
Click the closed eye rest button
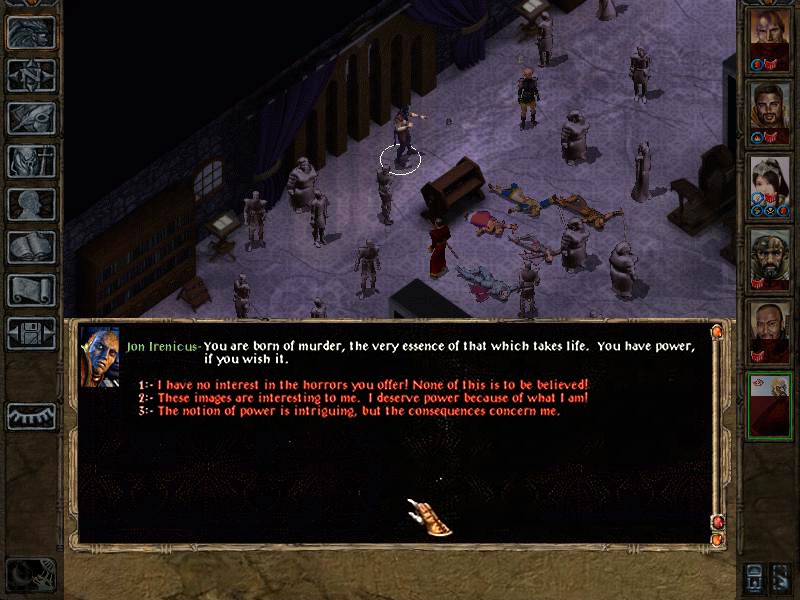click(31, 416)
